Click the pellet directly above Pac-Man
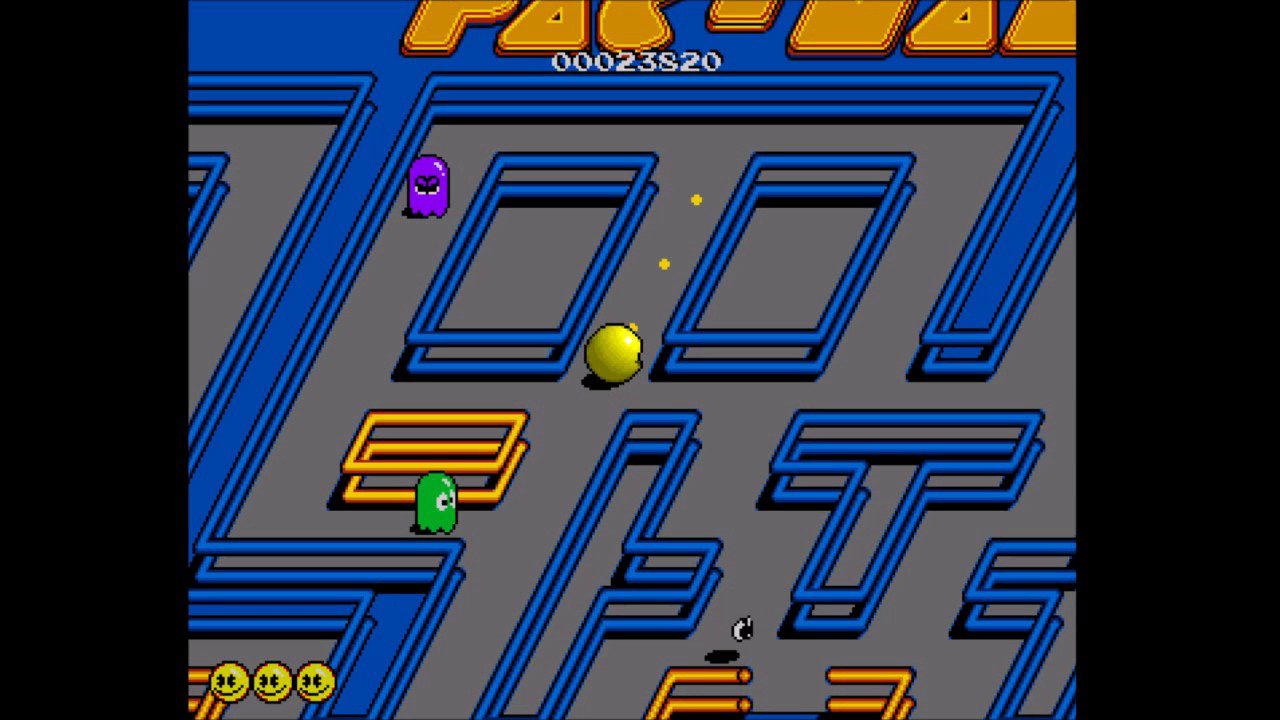 (x=664, y=263)
